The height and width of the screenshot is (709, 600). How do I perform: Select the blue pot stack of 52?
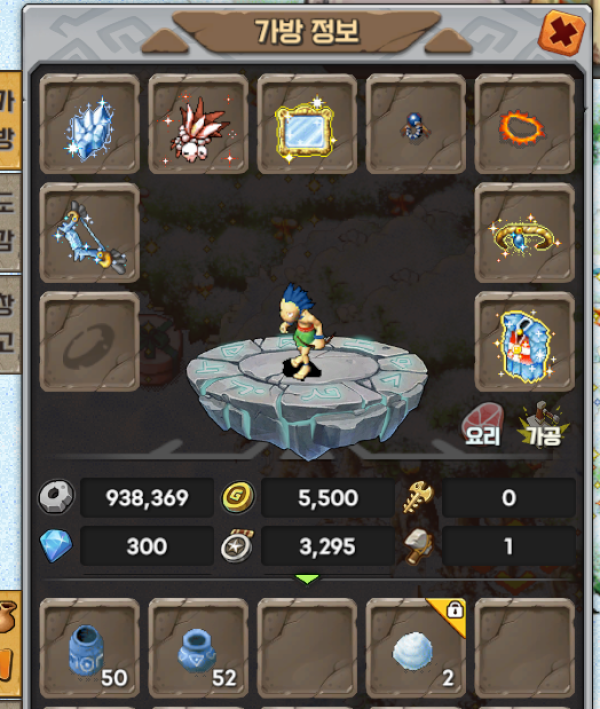click(x=198, y=649)
